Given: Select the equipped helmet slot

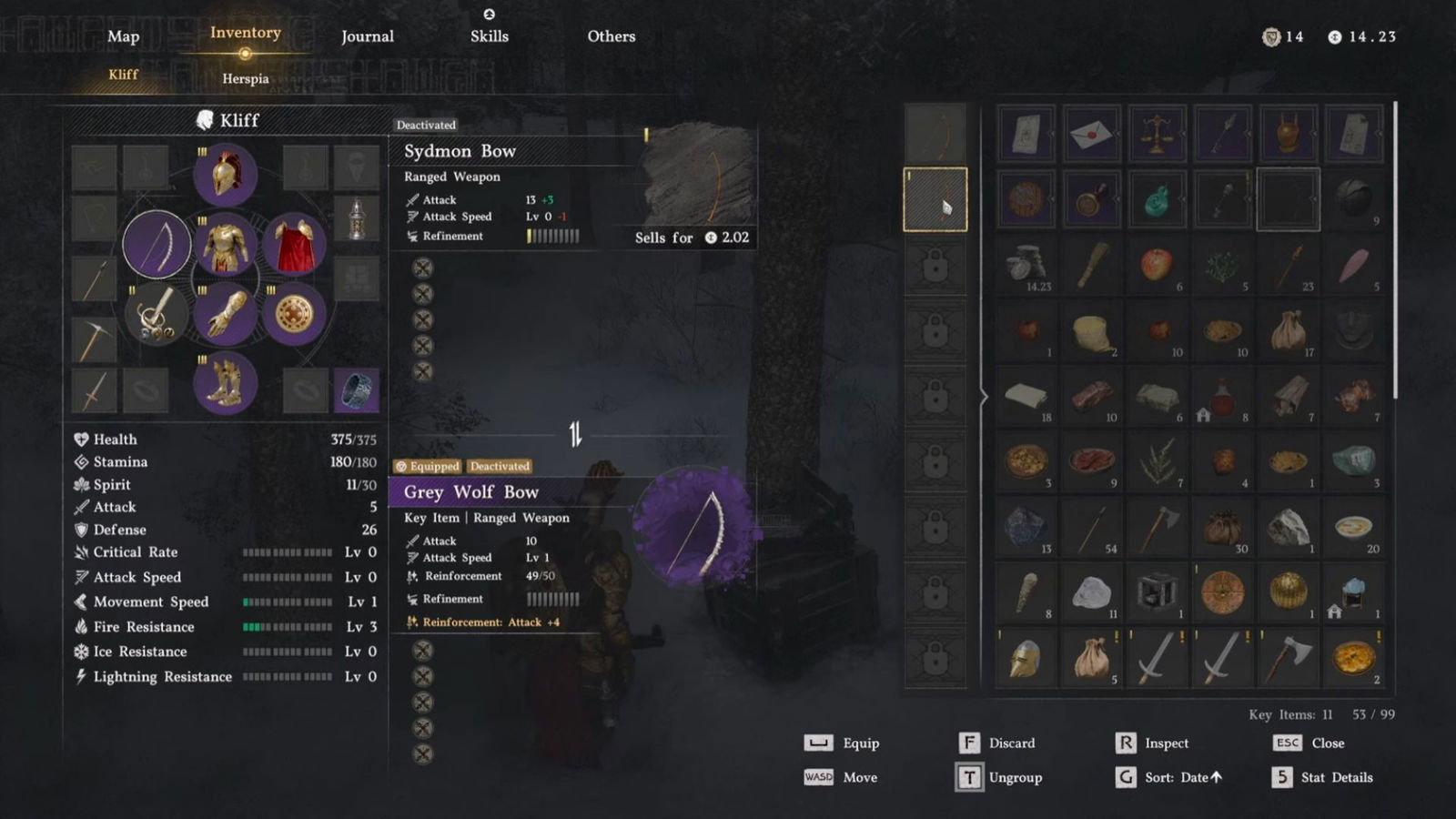Looking at the screenshot, I should [225, 175].
